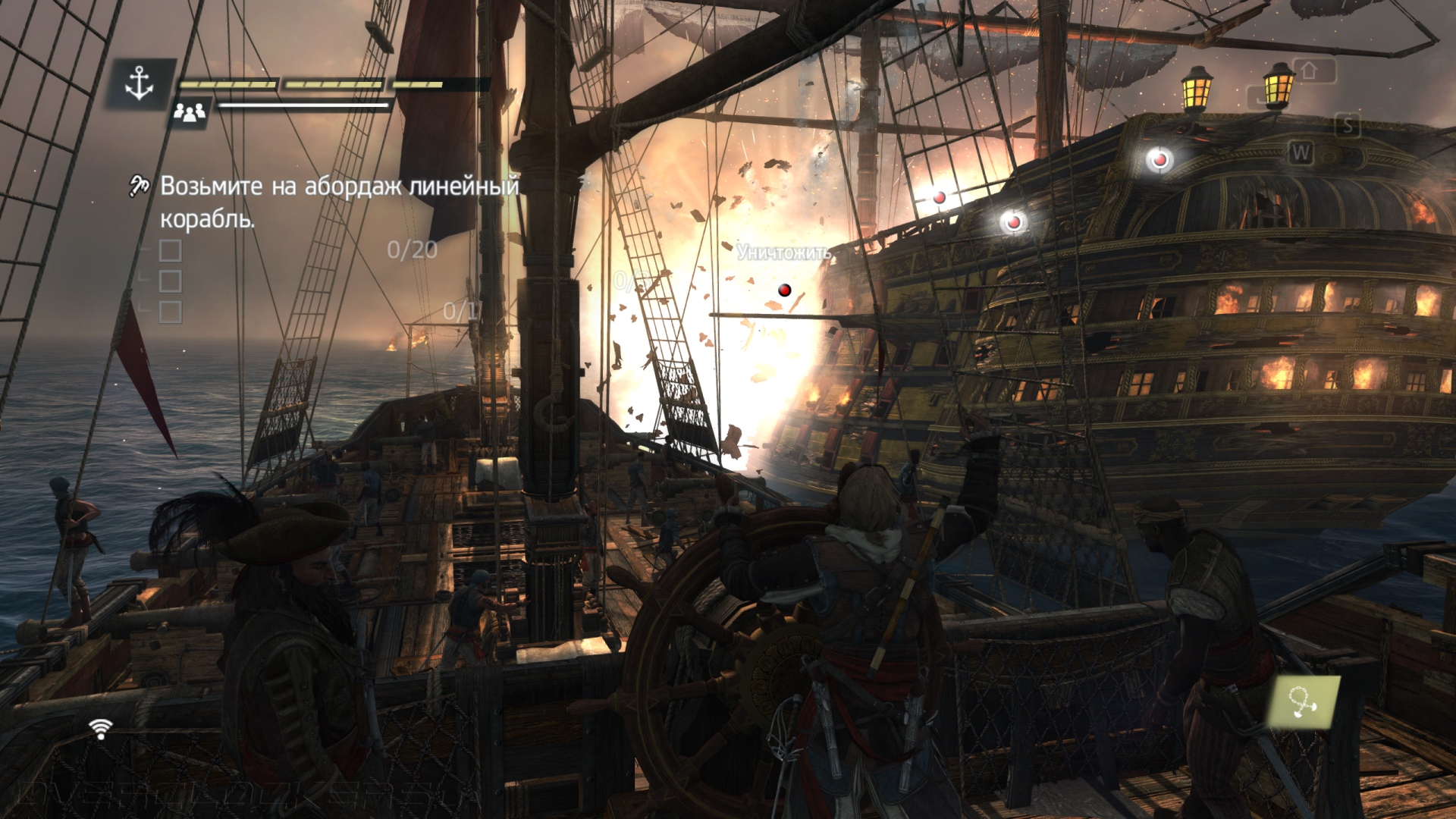Click the wireless signal indicator icon
Image resolution: width=1456 pixels, height=819 pixels.
click(x=99, y=729)
